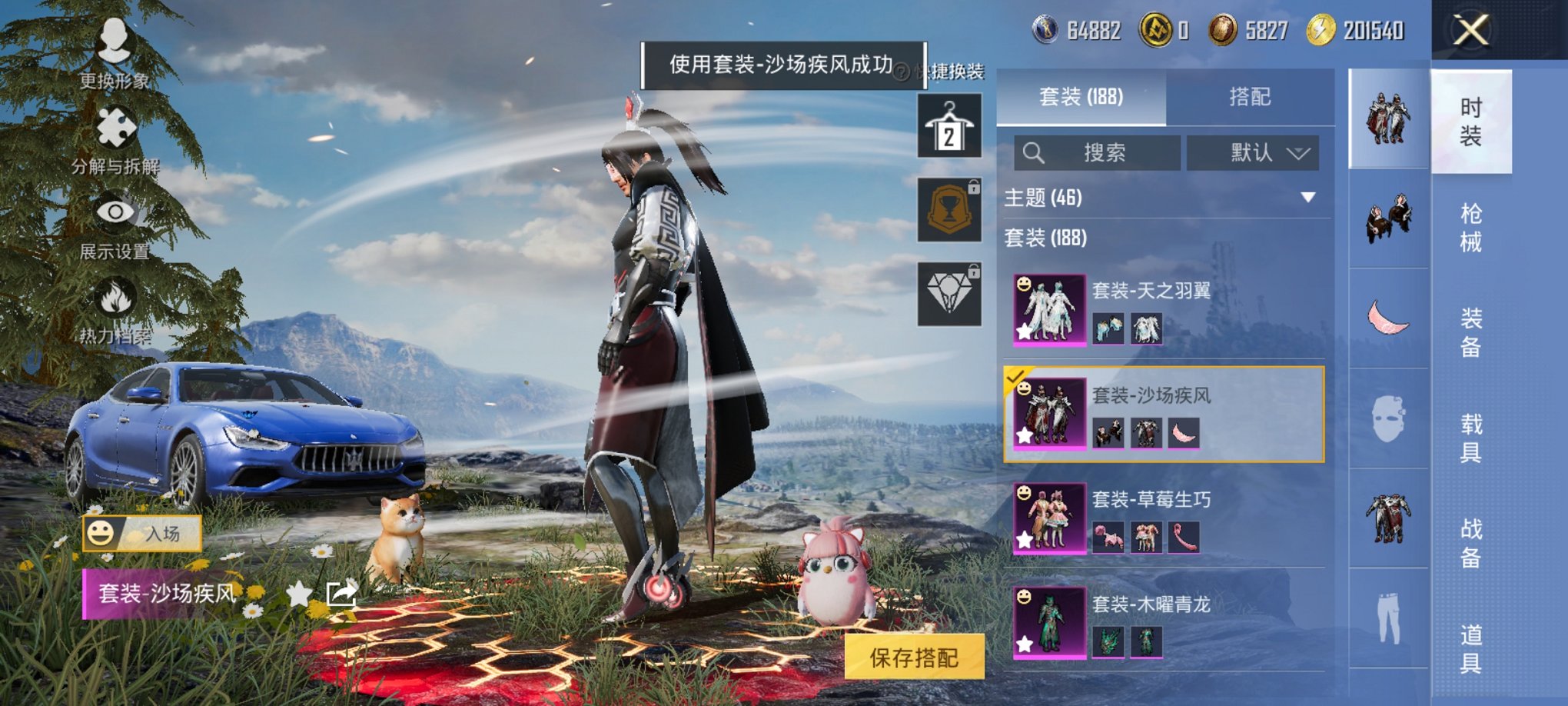Image resolution: width=1568 pixels, height=706 pixels.
Task: Open the 枪械 category tab
Action: click(1470, 230)
